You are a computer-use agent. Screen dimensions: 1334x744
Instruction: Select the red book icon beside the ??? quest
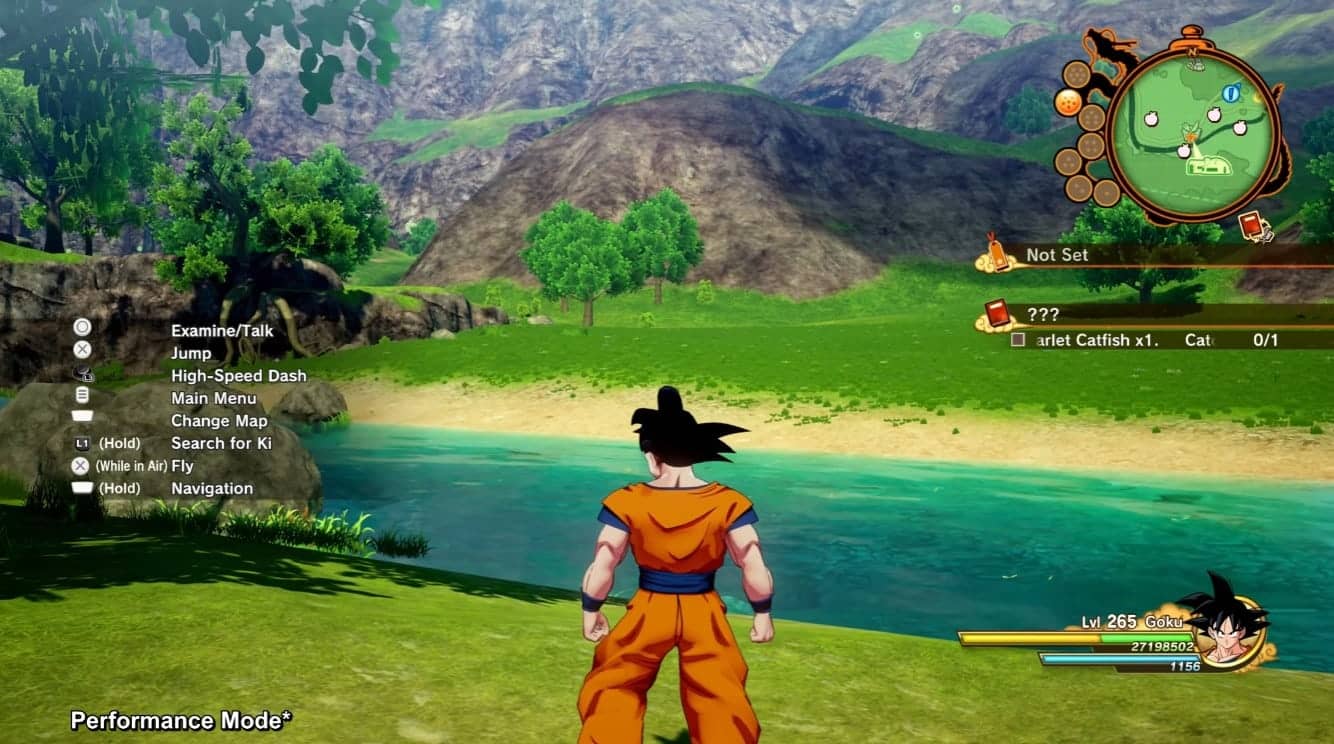[x=1000, y=313]
